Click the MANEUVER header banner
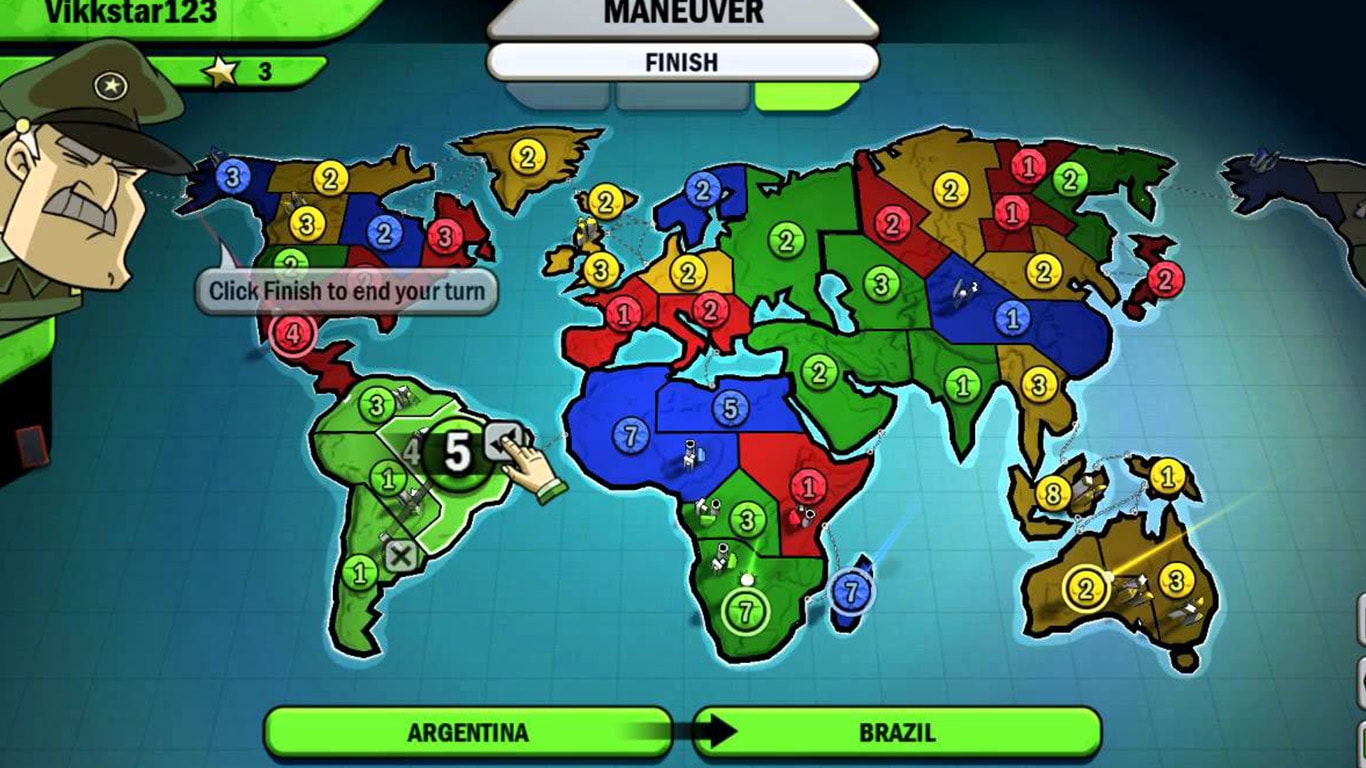The image size is (1366, 768). click(x=682, y=12)
